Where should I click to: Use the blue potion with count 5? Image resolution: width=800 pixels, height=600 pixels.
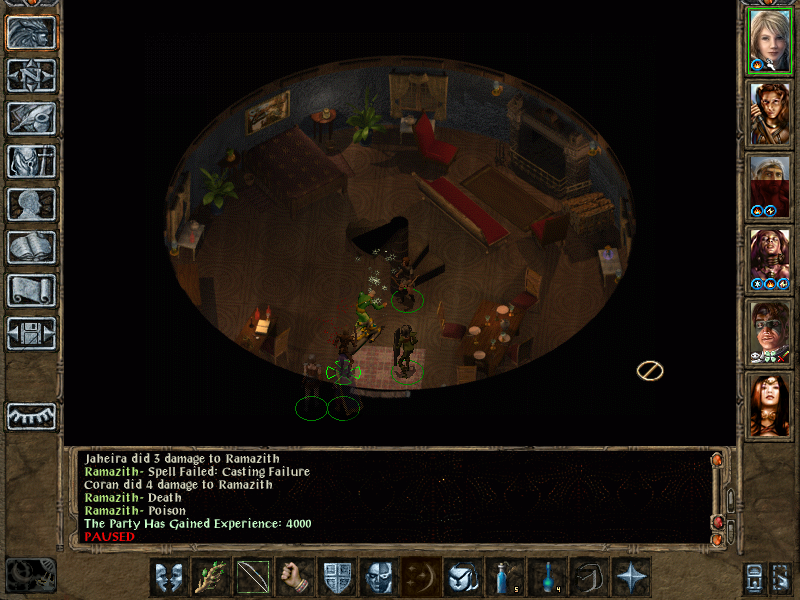505,577
